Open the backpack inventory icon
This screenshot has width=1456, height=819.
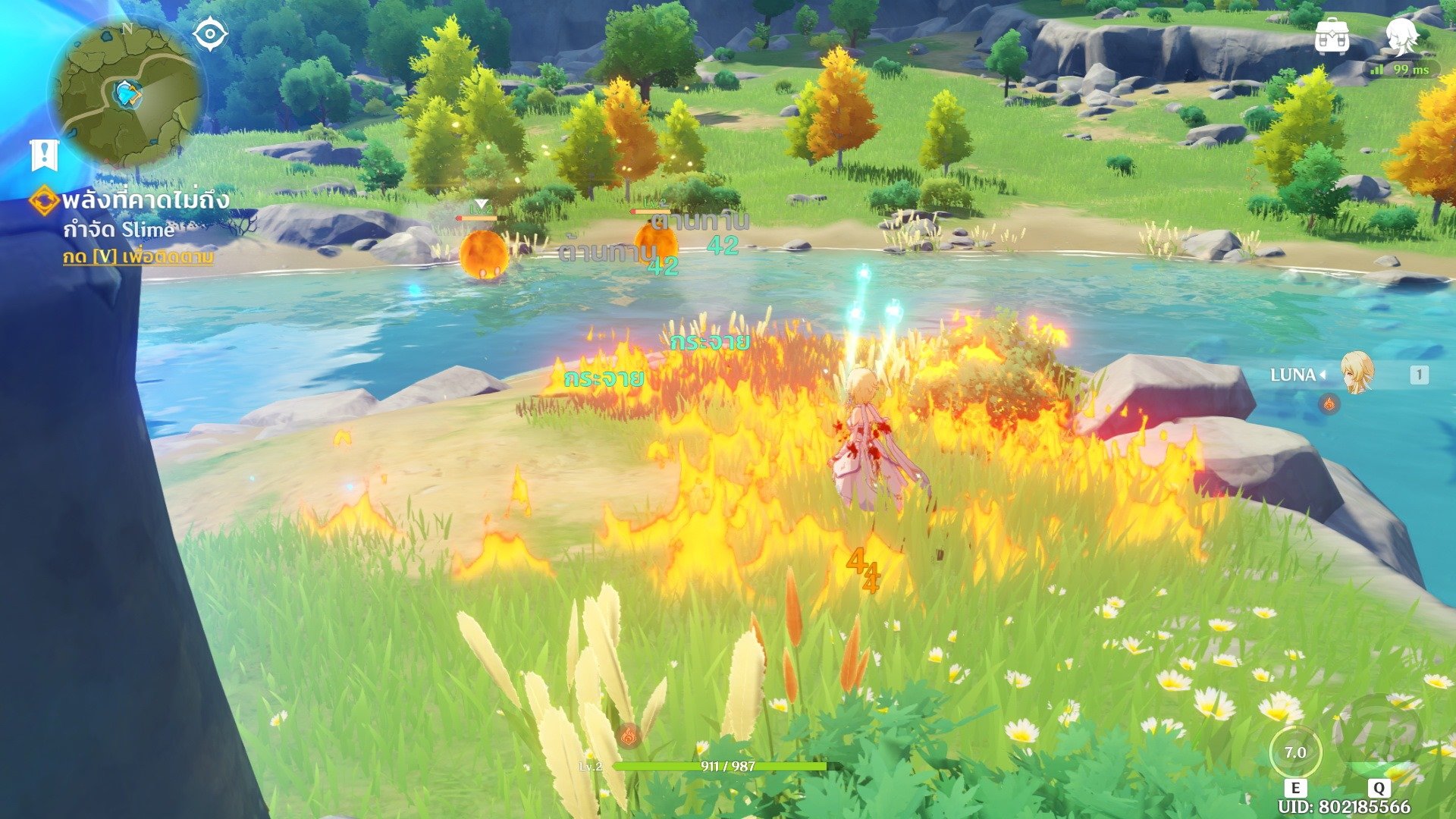(x=1332, y=36)
